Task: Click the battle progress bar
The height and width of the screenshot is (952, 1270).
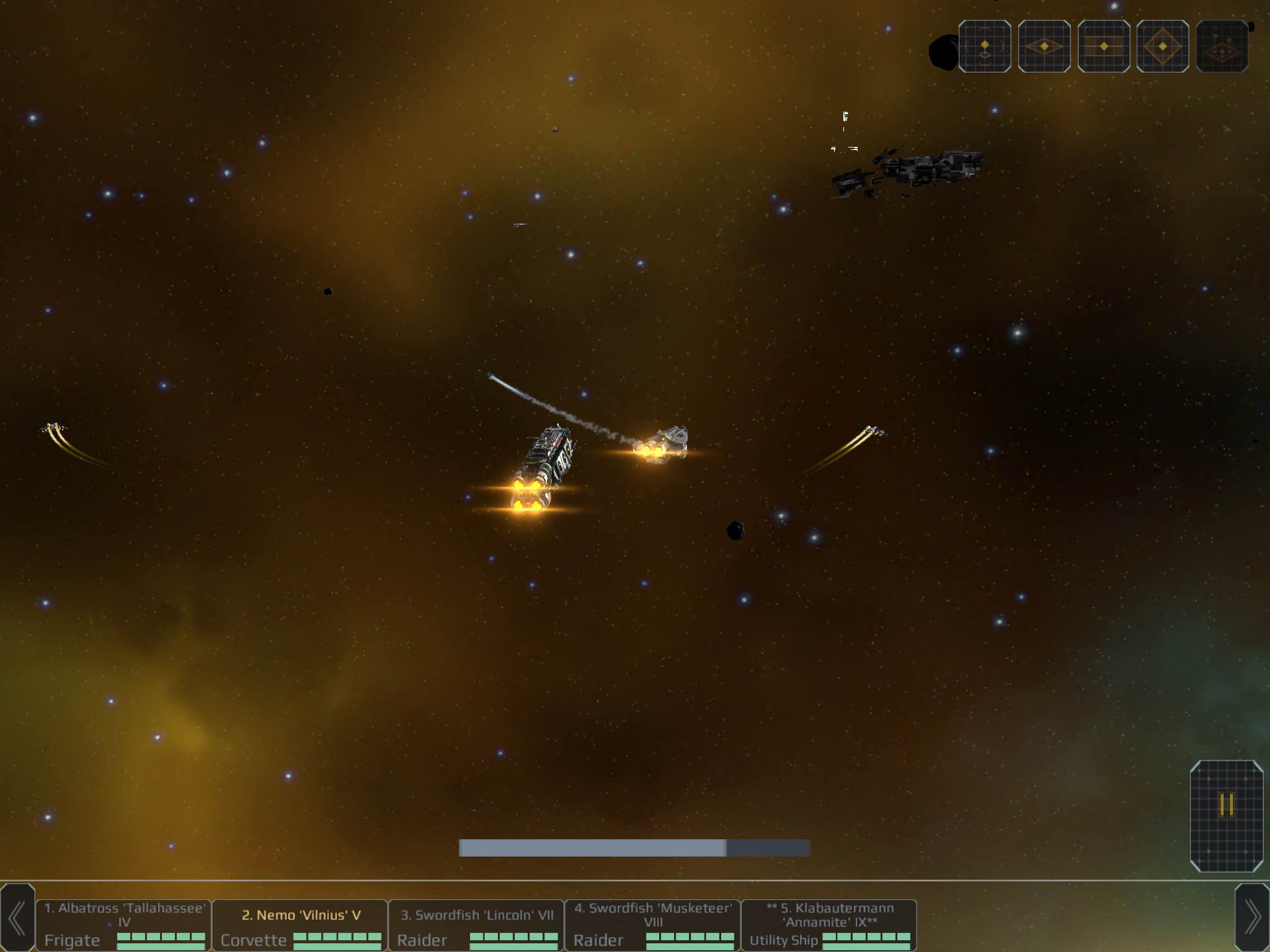Action: click(634, 848)
